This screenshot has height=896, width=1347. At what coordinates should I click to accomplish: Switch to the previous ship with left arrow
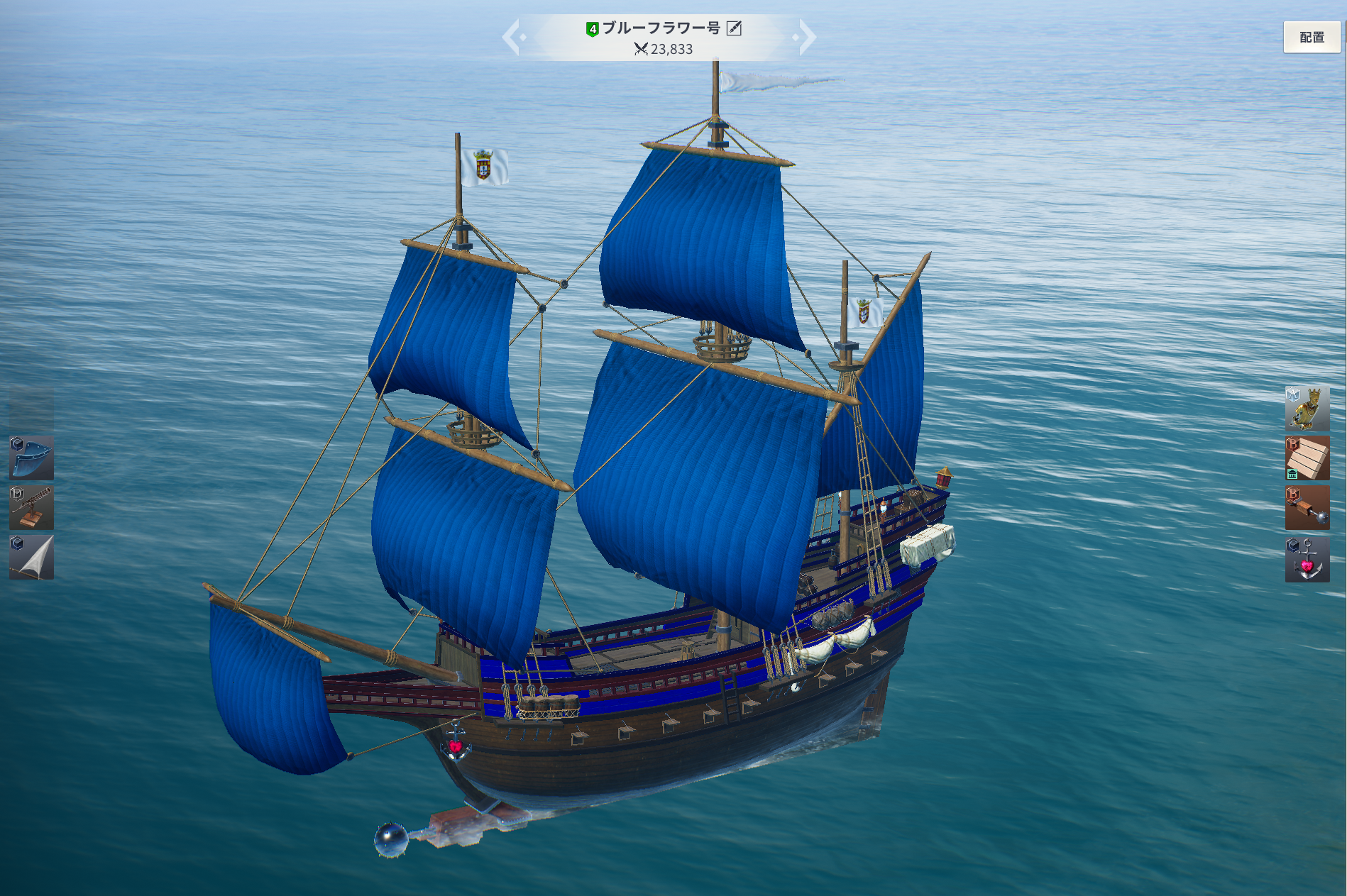coord(512,37)
